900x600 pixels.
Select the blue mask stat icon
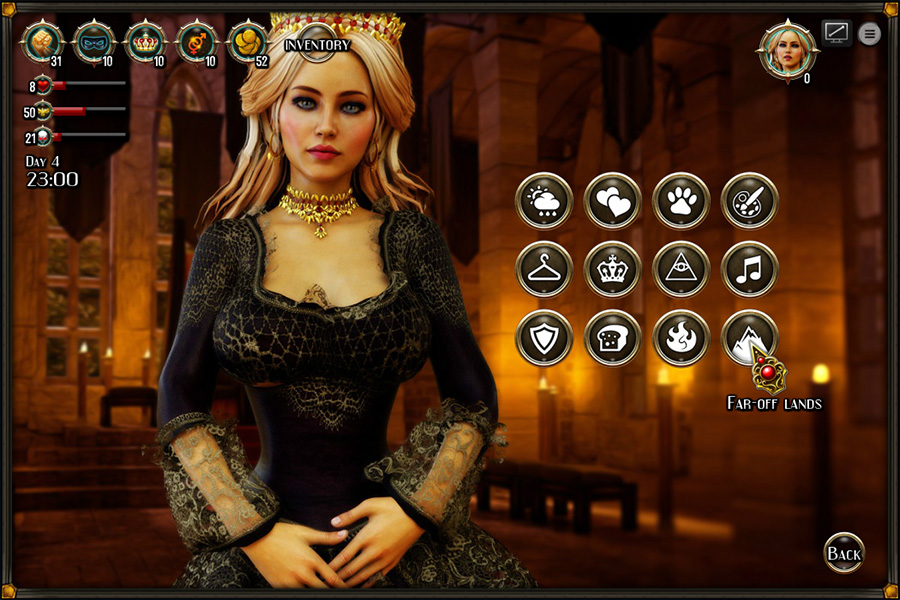pos(95,41)
